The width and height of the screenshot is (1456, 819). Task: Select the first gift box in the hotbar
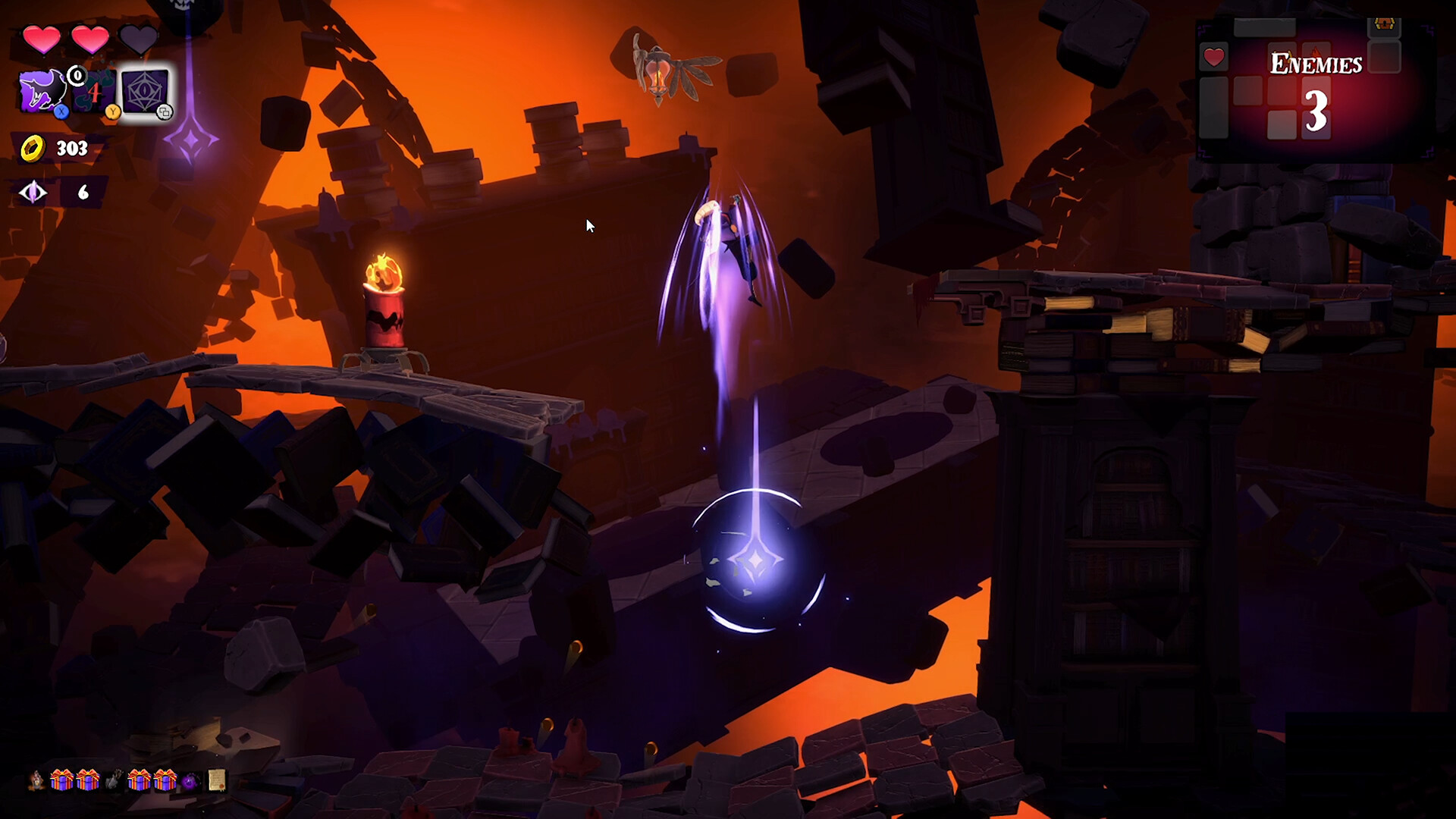(61, 780)
